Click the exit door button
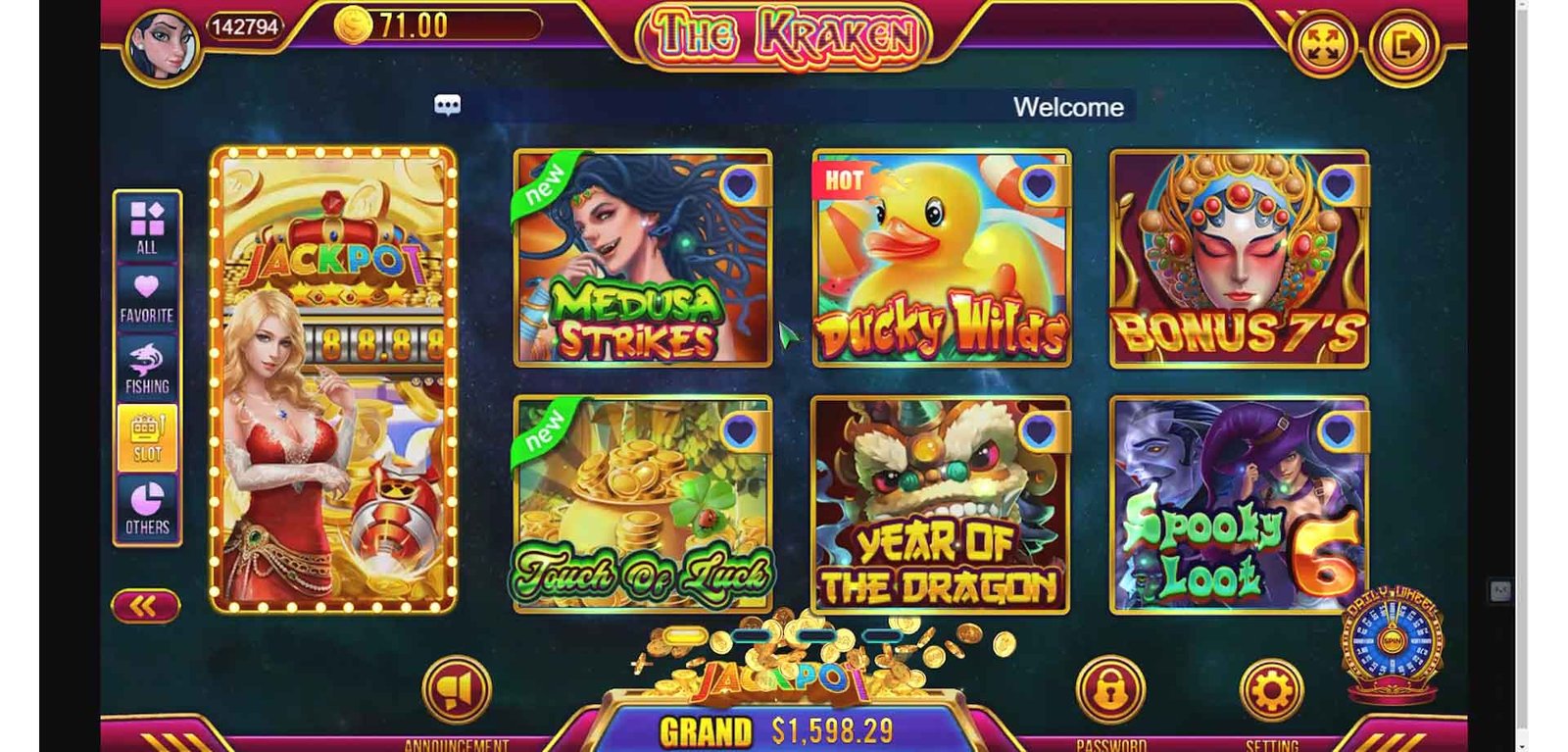Image resolution: width=1568 pixels, height=752 pixels. pos(1403,45)
